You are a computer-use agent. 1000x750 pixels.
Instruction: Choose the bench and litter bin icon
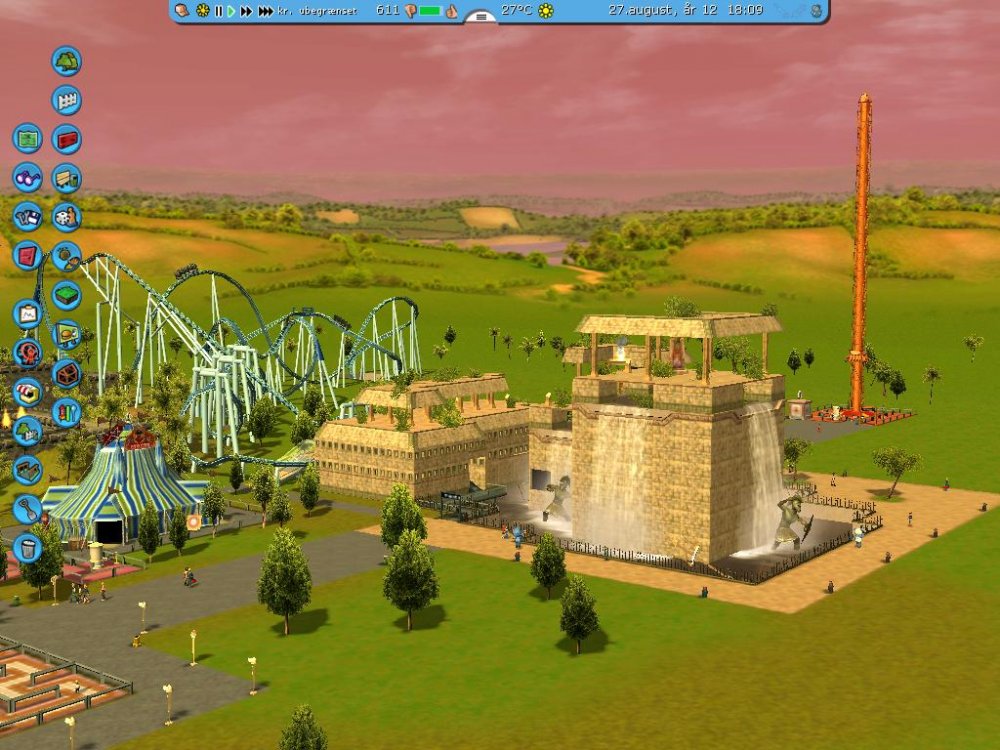coord(66,178)
